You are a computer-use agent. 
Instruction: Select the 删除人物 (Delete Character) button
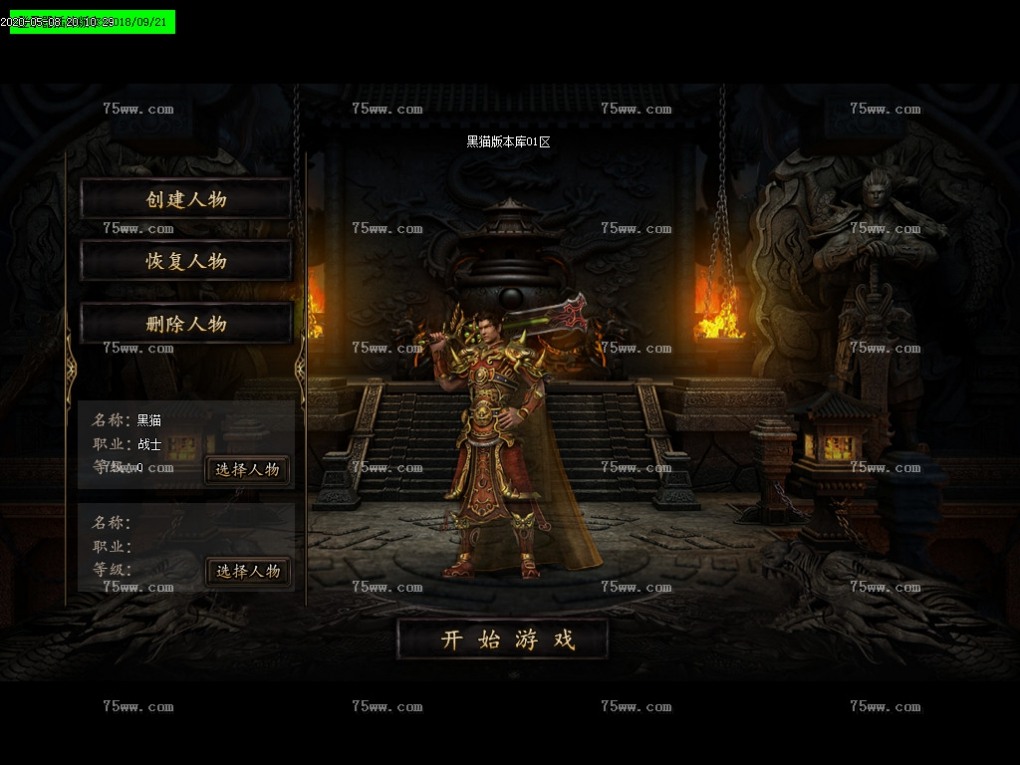click(x=186, y=323)
